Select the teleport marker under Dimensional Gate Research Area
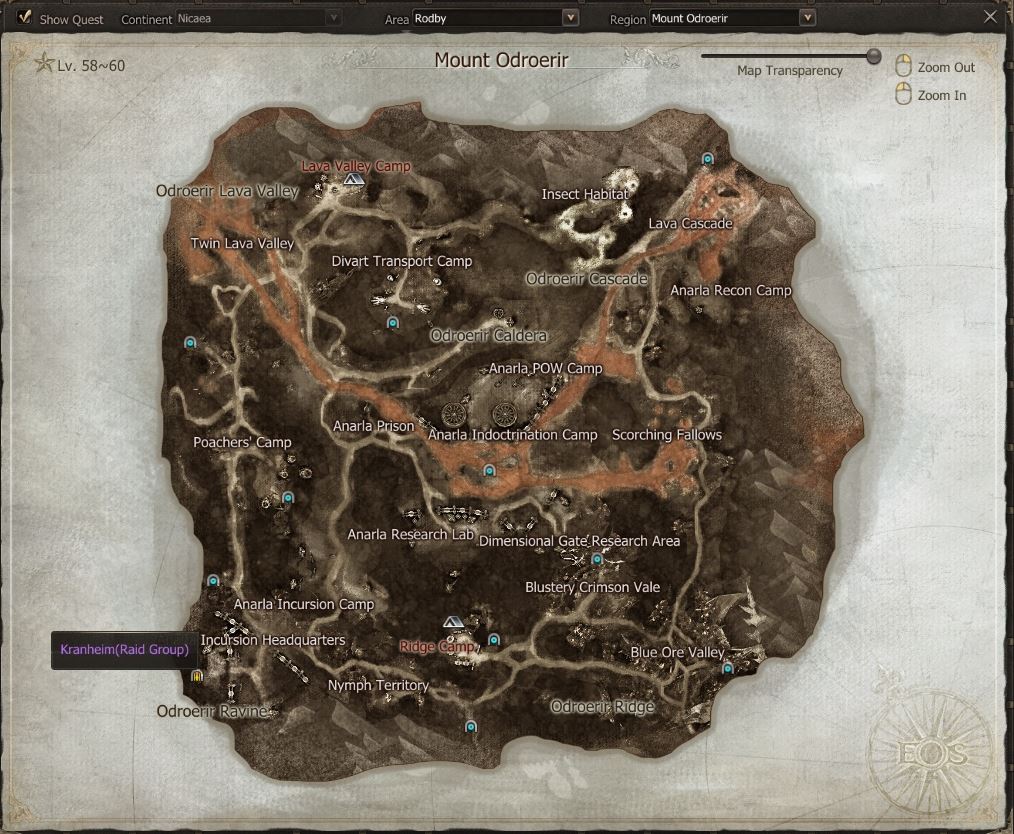Viewport: 1014px width, 834px height. (x=597, y=560)
